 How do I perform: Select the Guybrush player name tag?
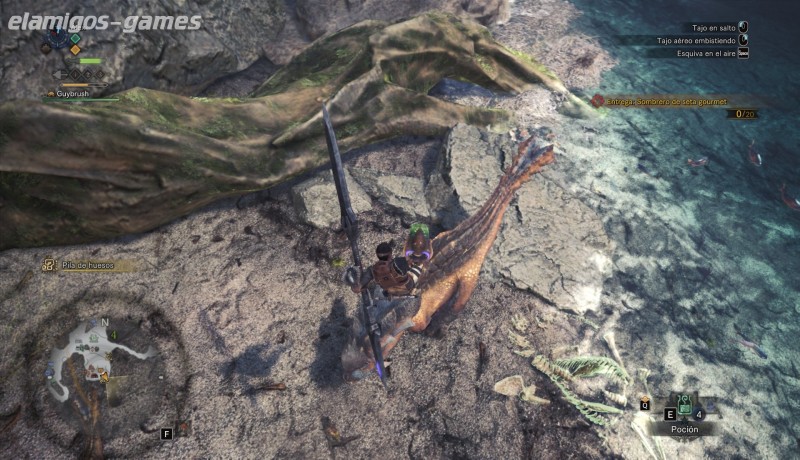(73, 93)
